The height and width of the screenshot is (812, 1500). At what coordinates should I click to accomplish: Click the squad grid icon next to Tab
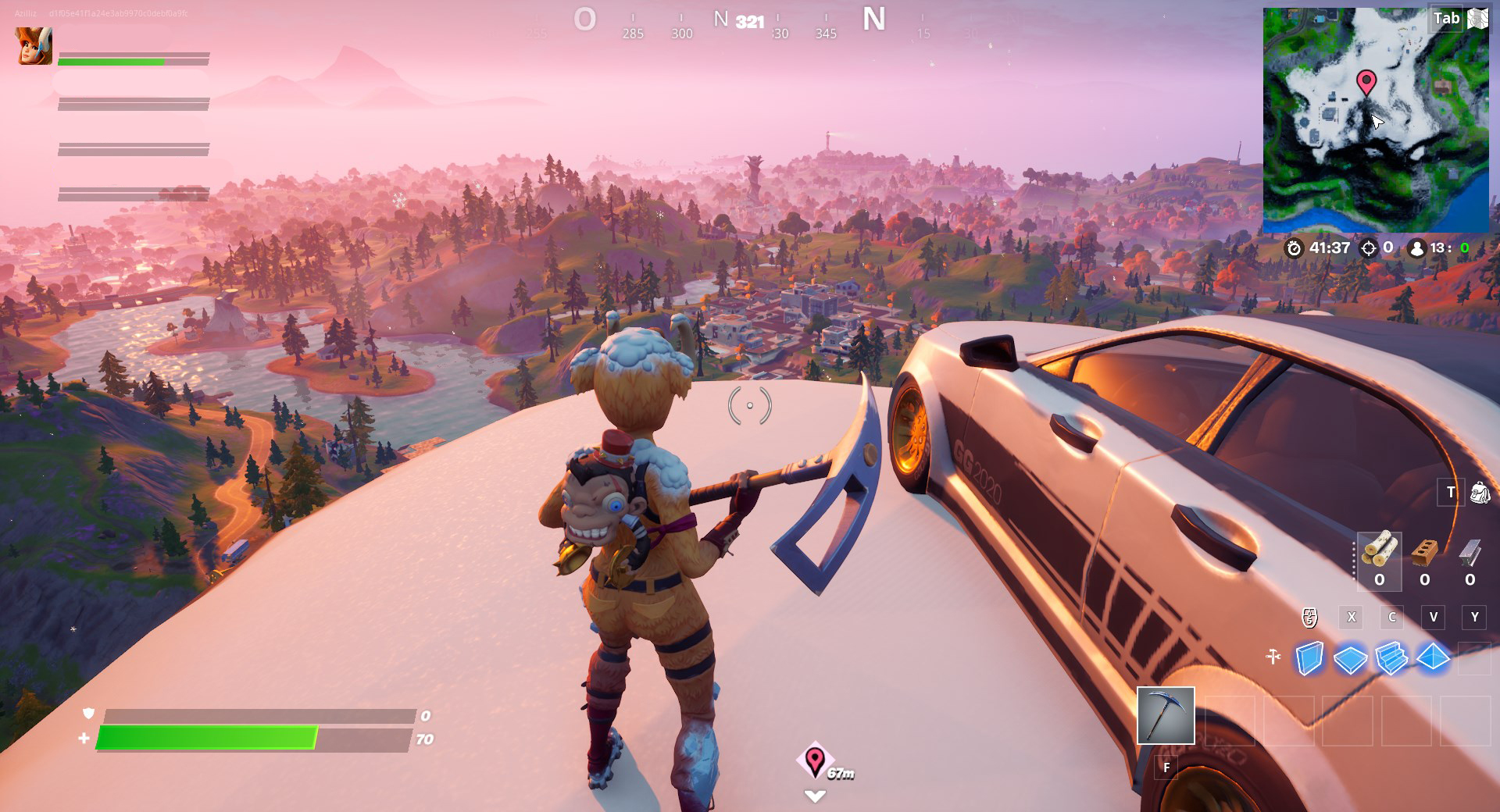coord(1477,18)
